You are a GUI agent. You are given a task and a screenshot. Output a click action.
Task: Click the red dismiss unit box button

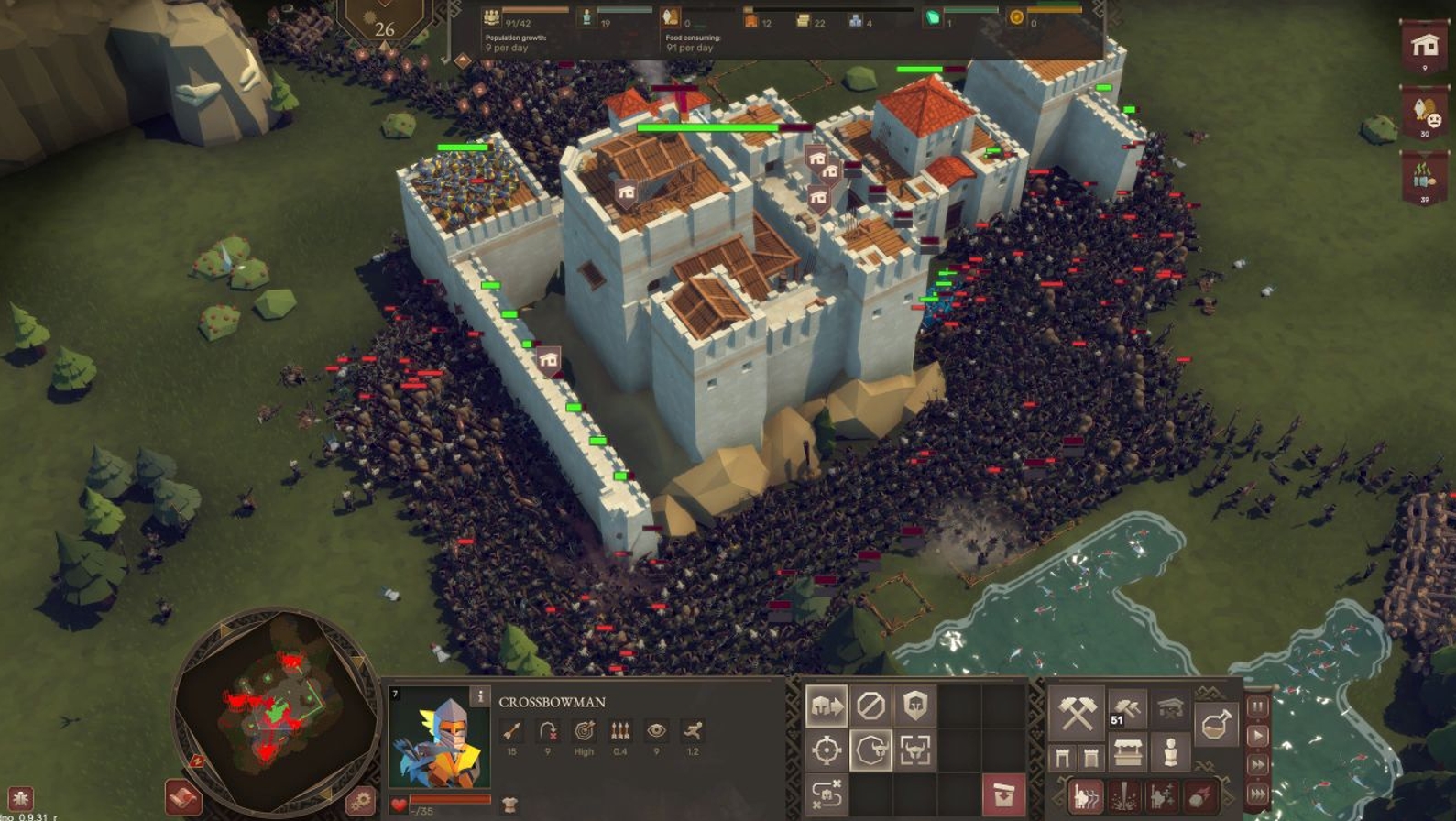click(1003, 794)
